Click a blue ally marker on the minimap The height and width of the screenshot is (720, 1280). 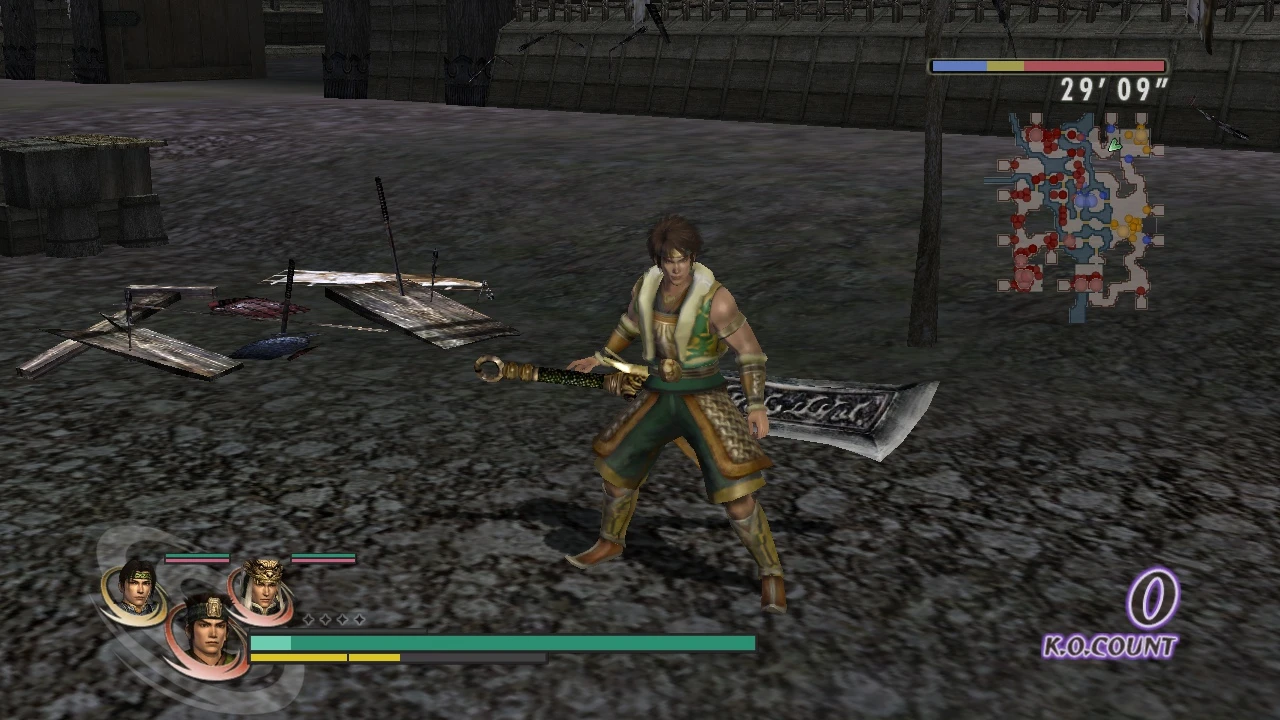point(1109,127)
